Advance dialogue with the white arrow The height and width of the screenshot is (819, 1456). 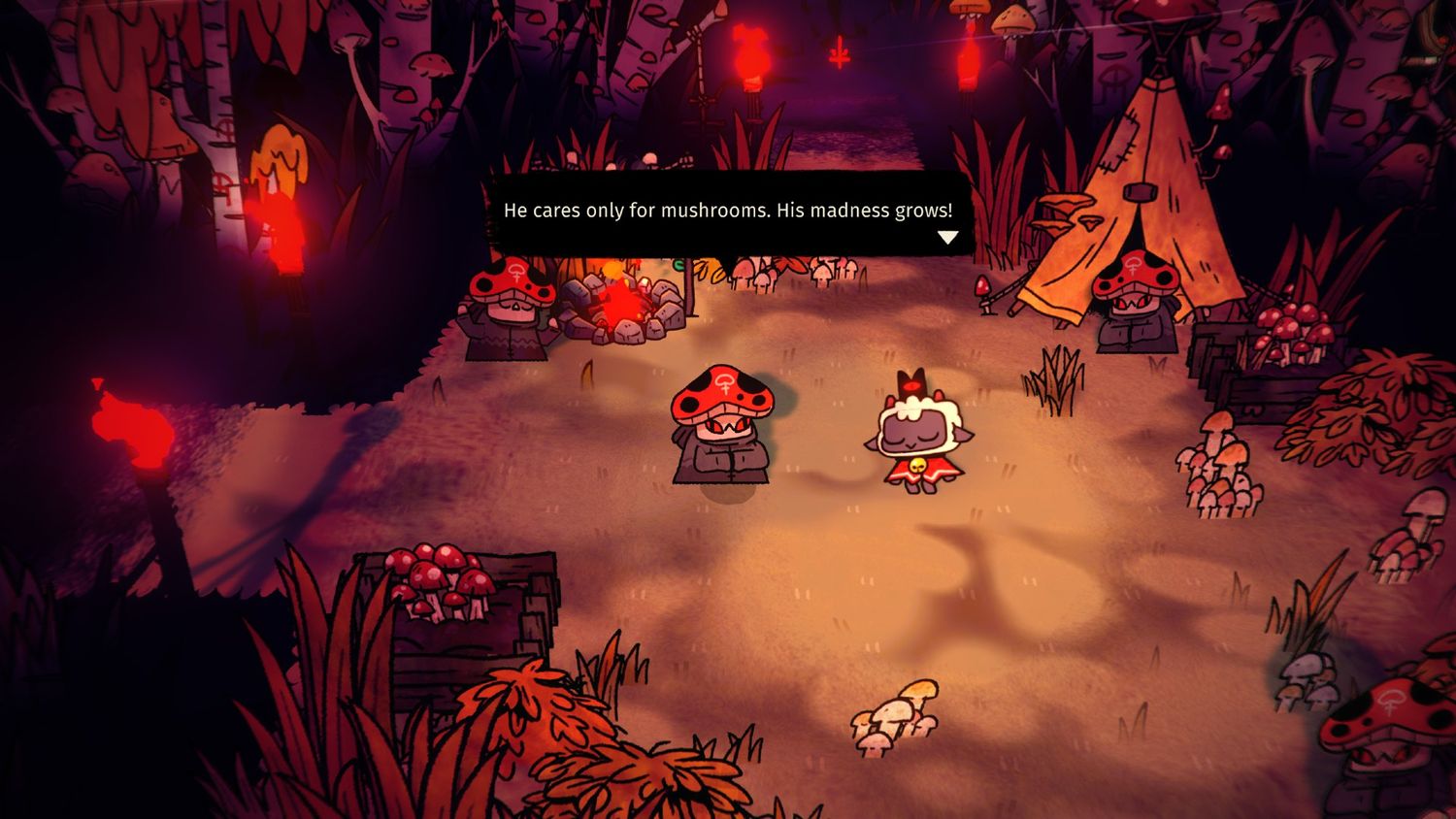click(x=947, y=237)
